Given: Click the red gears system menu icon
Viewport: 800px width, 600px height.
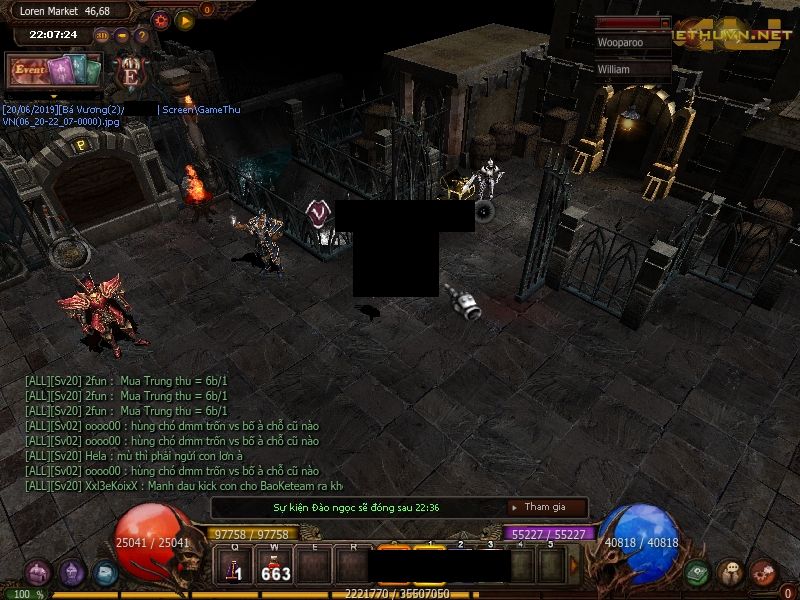Looking at the screenshot, I should tap(763, 573).
